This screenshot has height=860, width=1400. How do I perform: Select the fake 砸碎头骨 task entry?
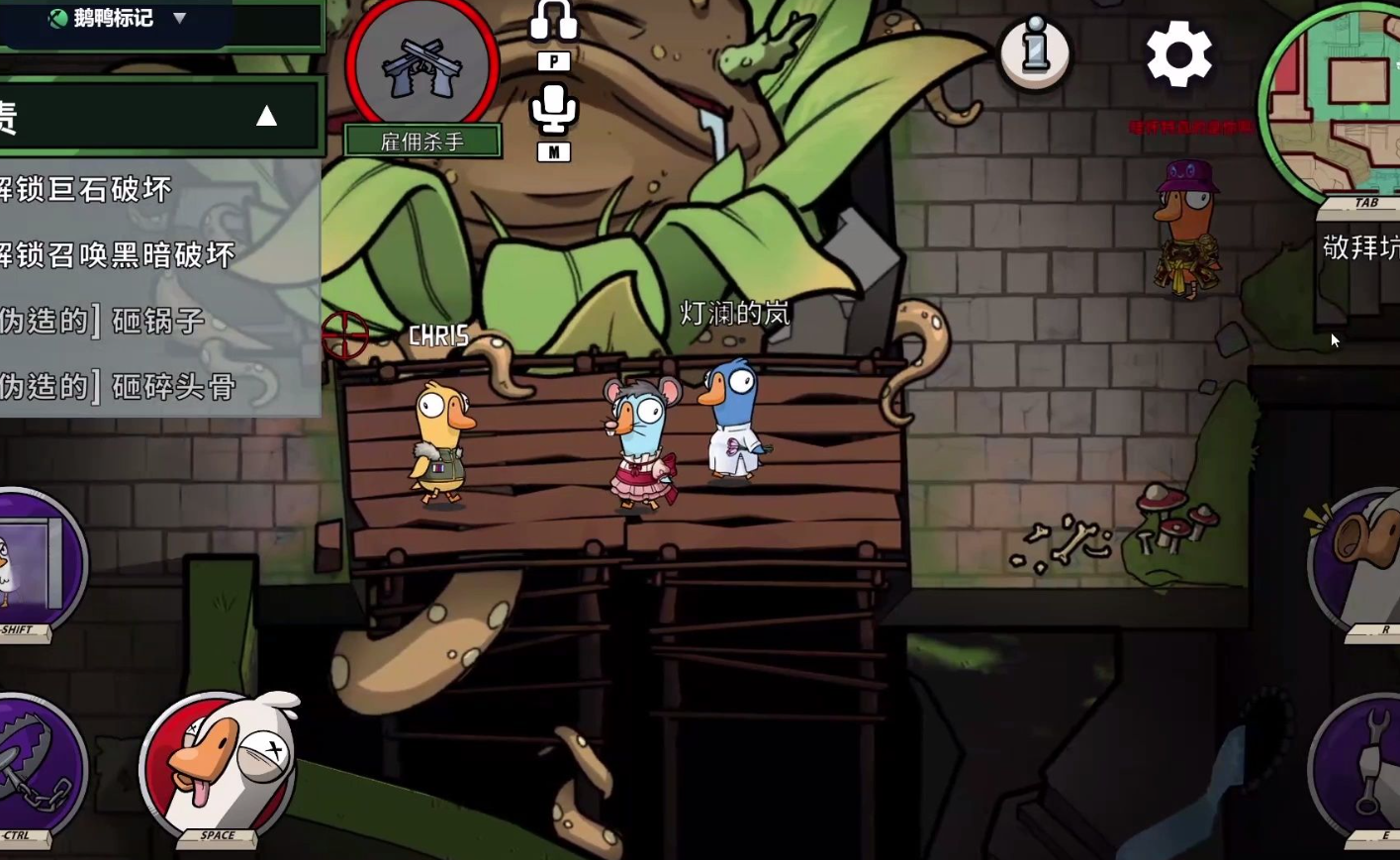[x=117, y=386]
